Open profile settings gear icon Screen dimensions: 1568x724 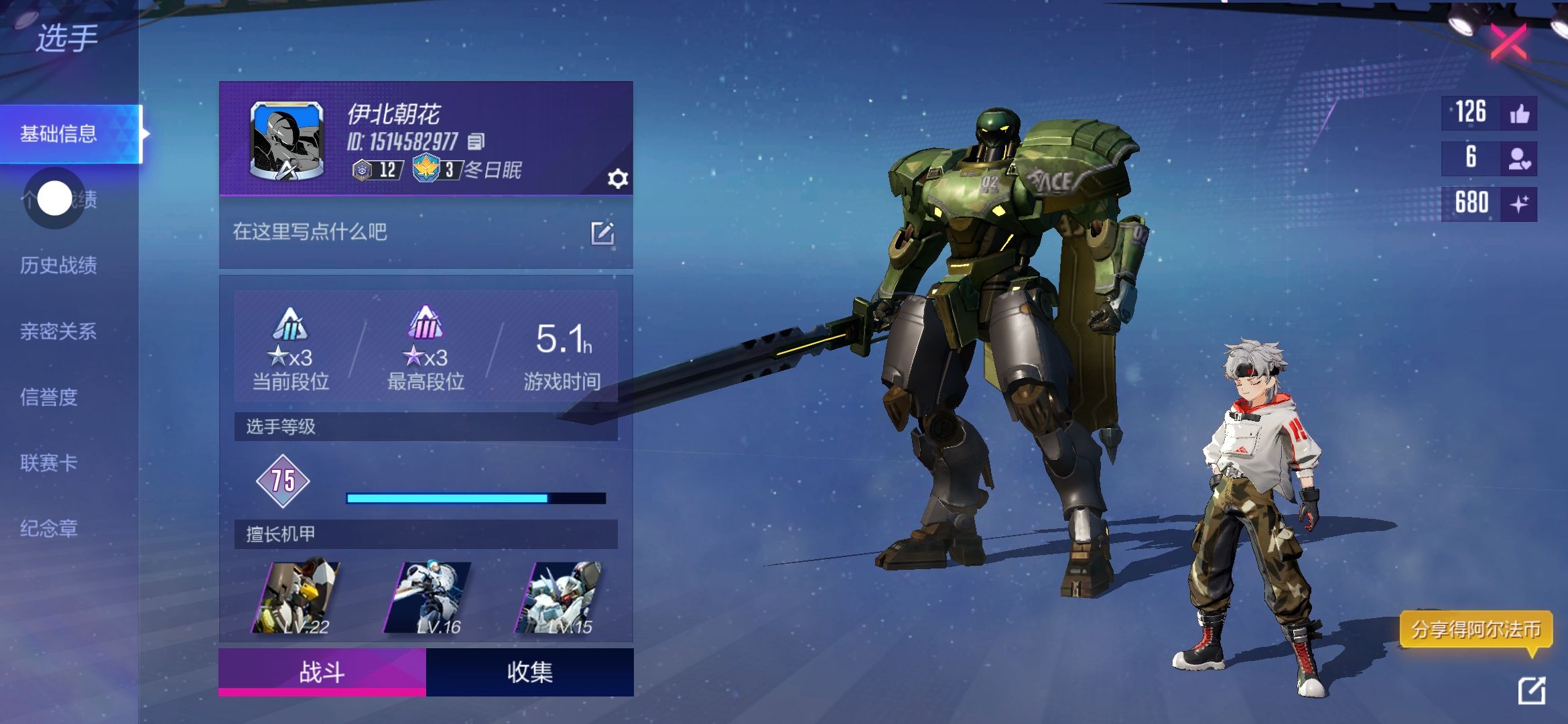[x=617, y=179]
